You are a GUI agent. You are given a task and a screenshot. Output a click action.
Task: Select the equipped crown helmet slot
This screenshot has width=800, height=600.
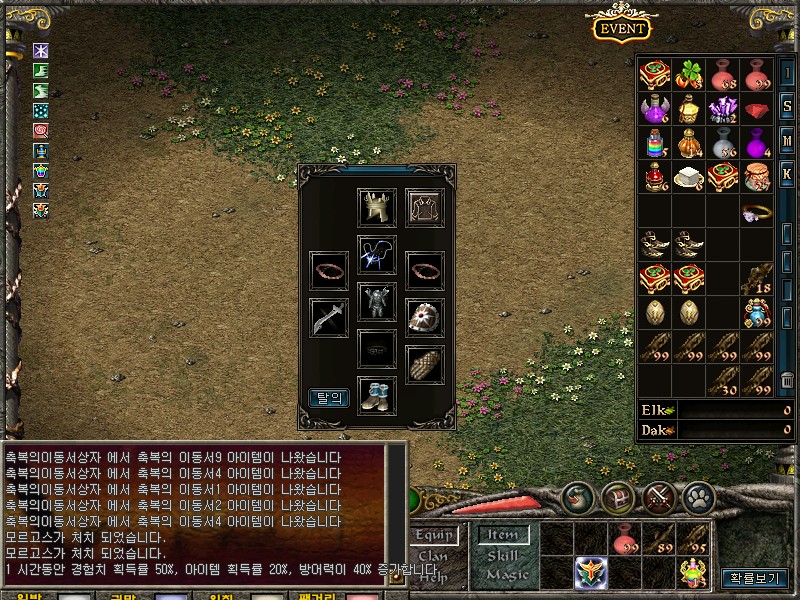378,208
